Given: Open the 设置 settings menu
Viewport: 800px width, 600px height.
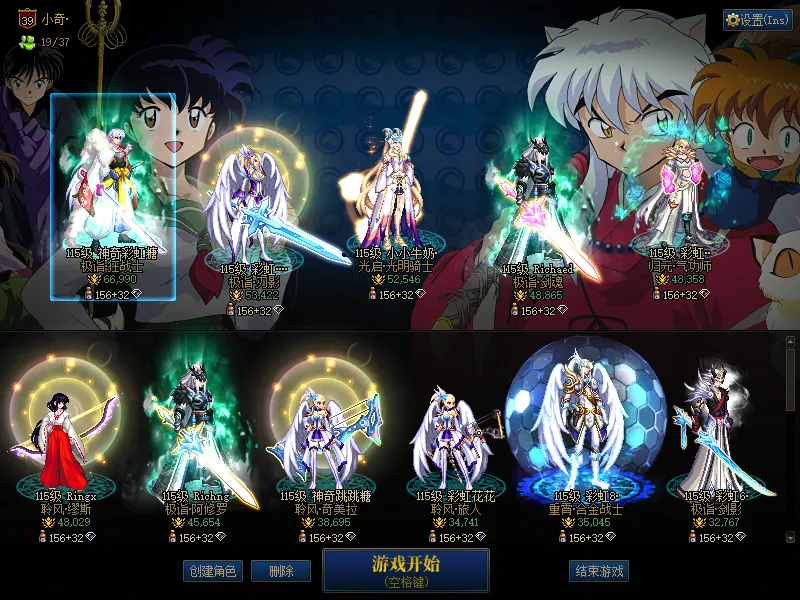Looking at the screenshot, I should (757, 20).
